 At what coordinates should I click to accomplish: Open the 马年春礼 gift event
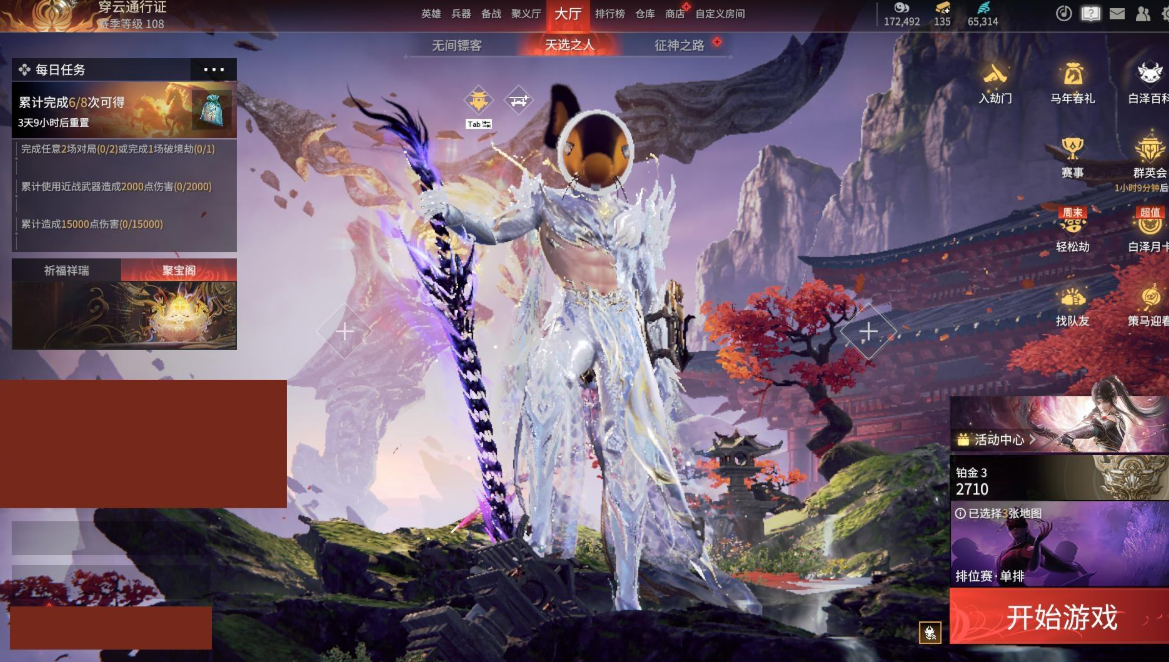click(1072, 82)
